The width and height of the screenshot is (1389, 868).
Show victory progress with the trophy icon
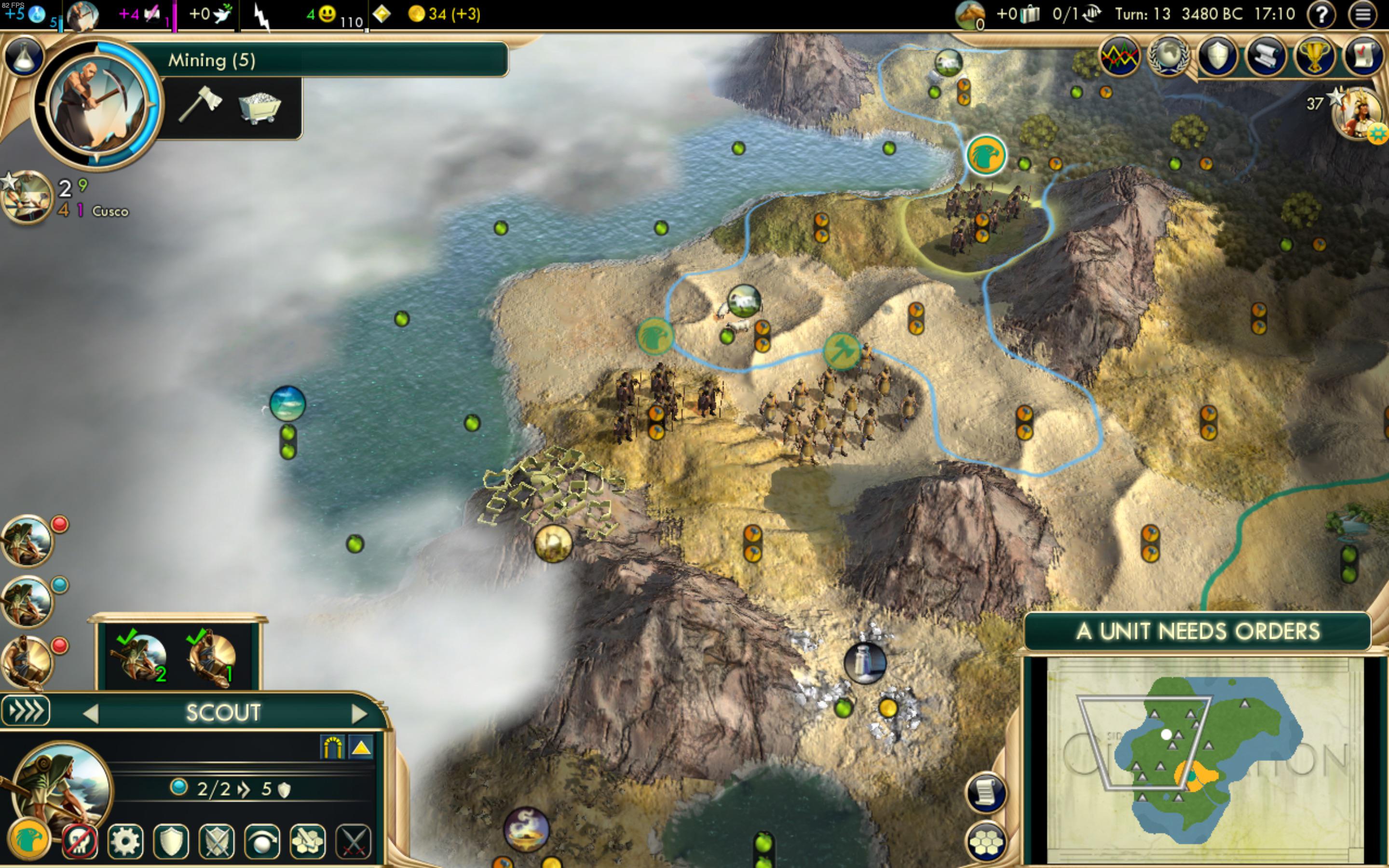1314,56
